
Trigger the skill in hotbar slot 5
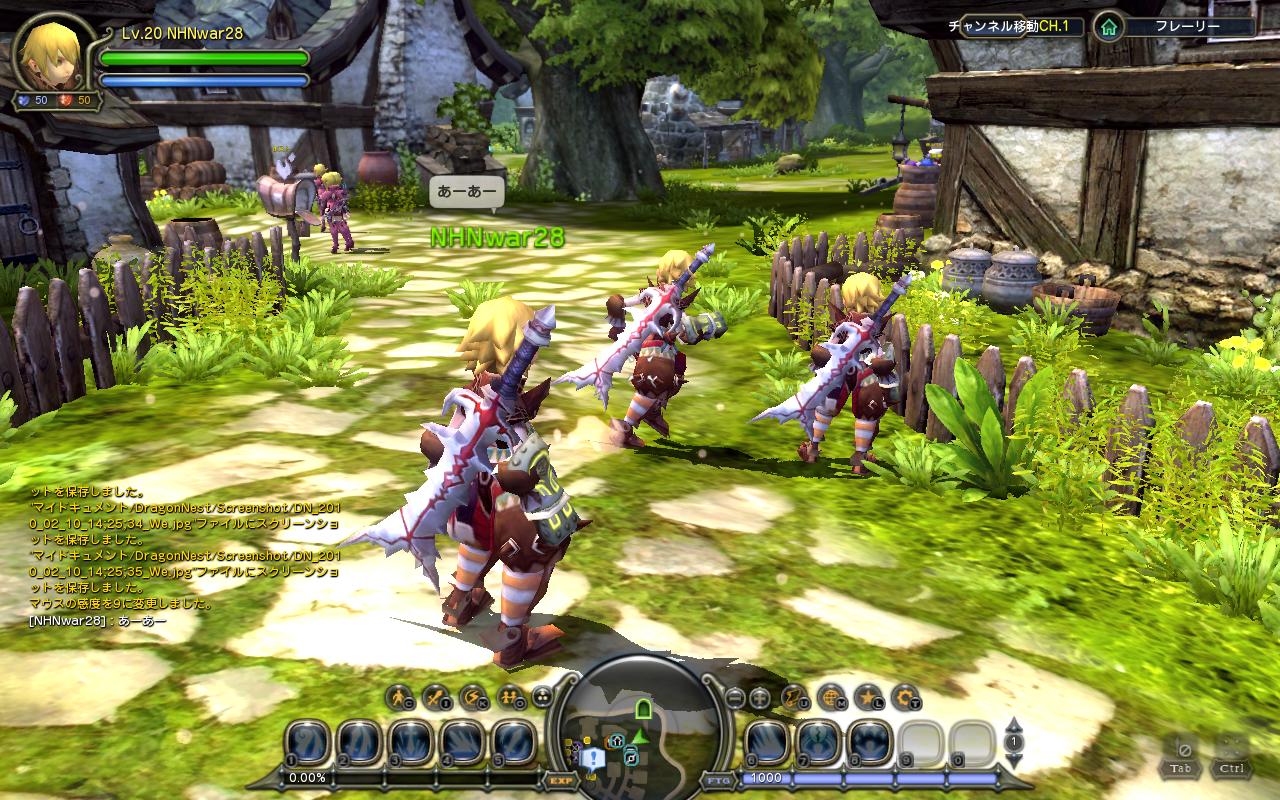(x=514, y=743)
